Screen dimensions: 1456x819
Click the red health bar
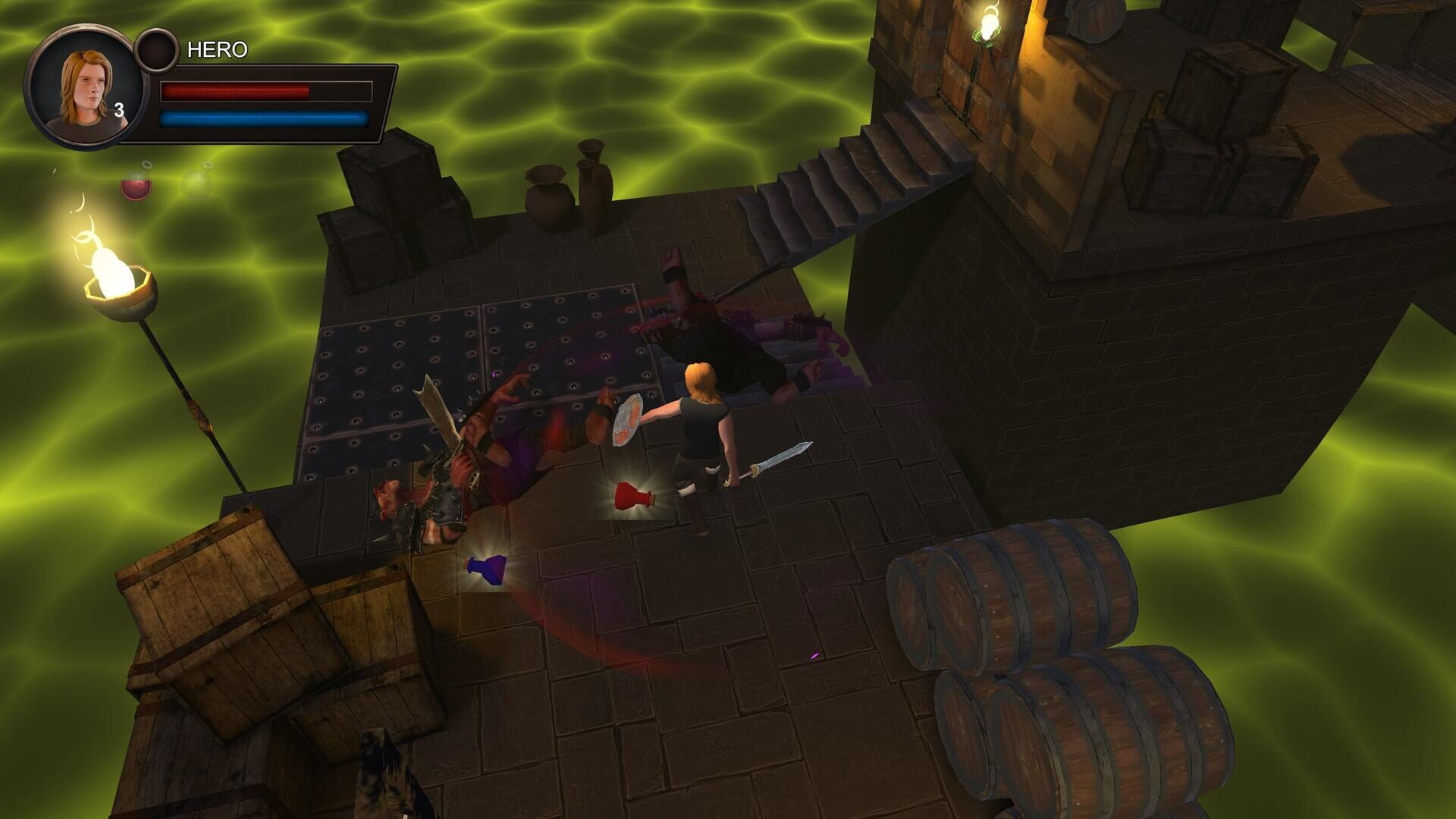(235, 91)
